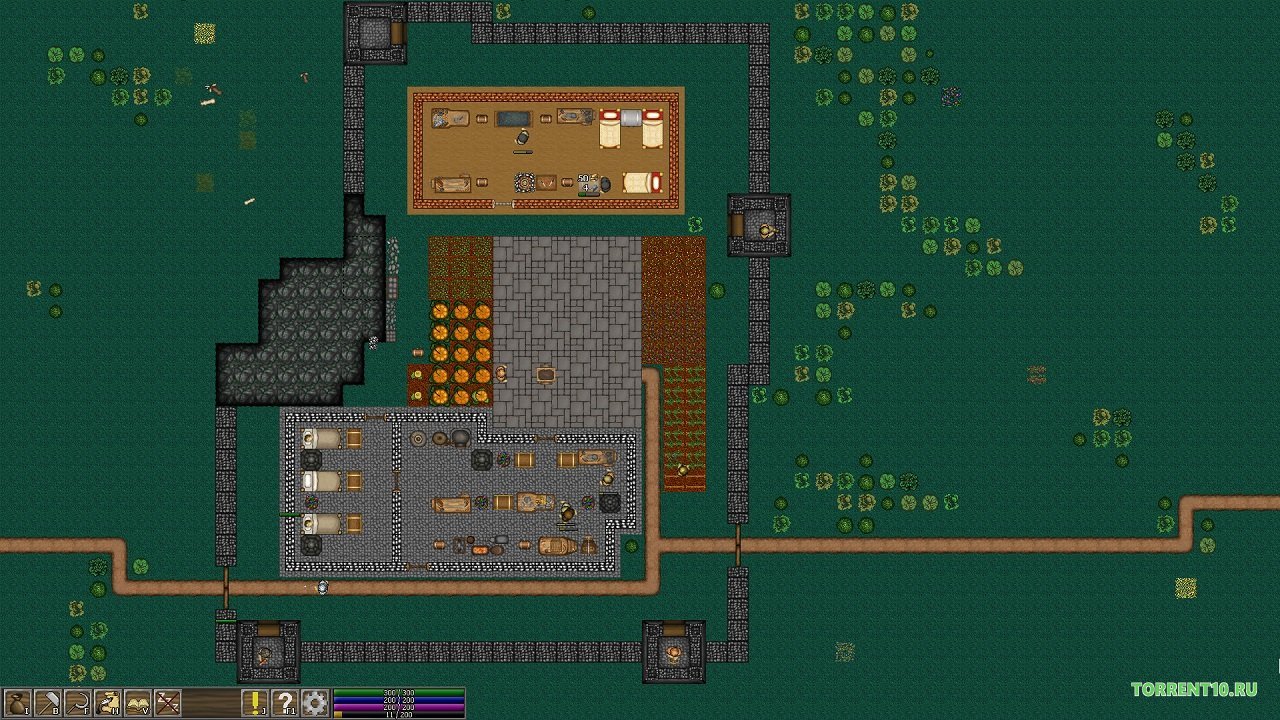Open the F1 help question mark icon
This screenshot has width=1280, height=720.
coord(283,704)
